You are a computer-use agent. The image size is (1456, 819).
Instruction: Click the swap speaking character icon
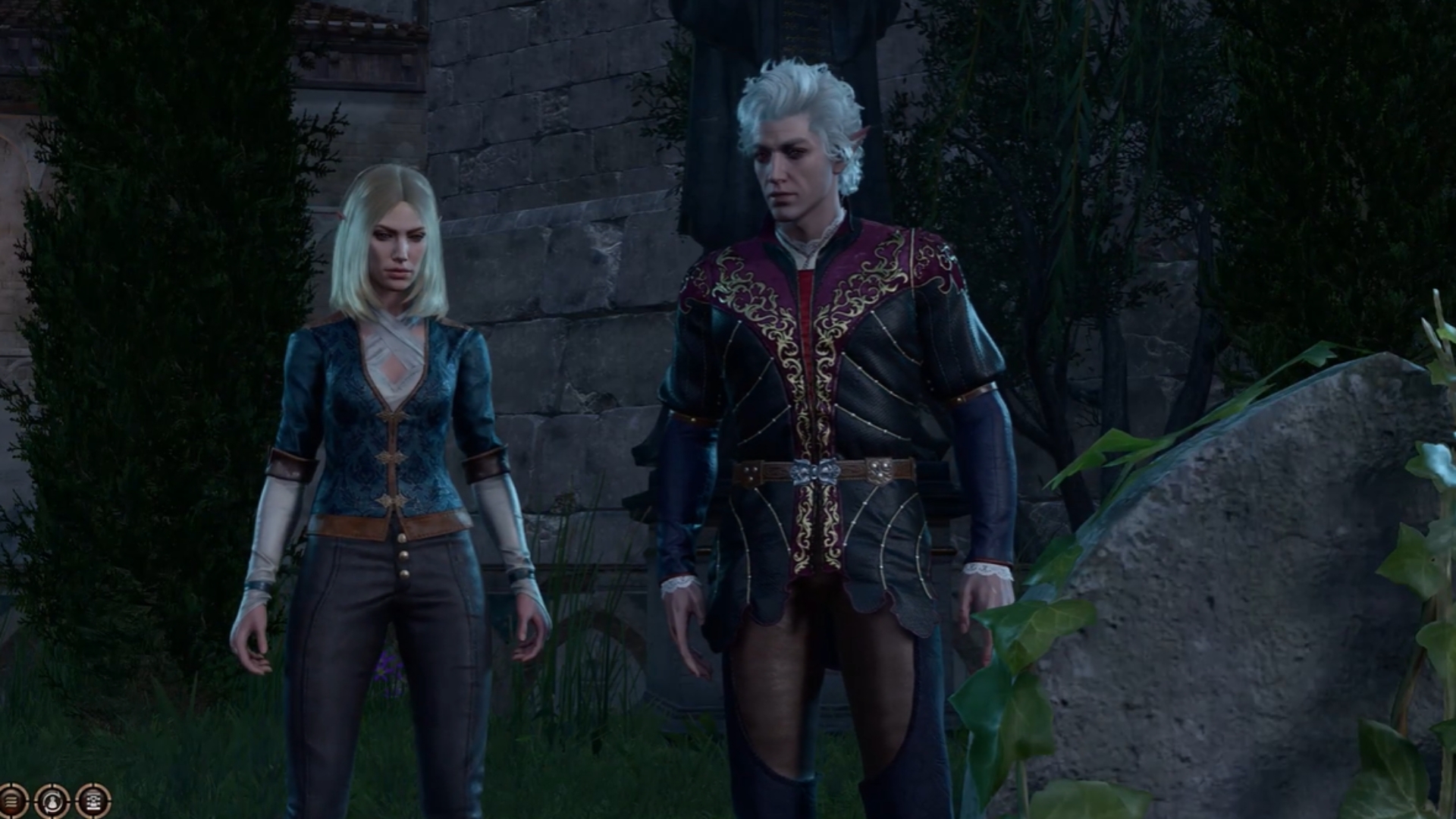[52, 801]
